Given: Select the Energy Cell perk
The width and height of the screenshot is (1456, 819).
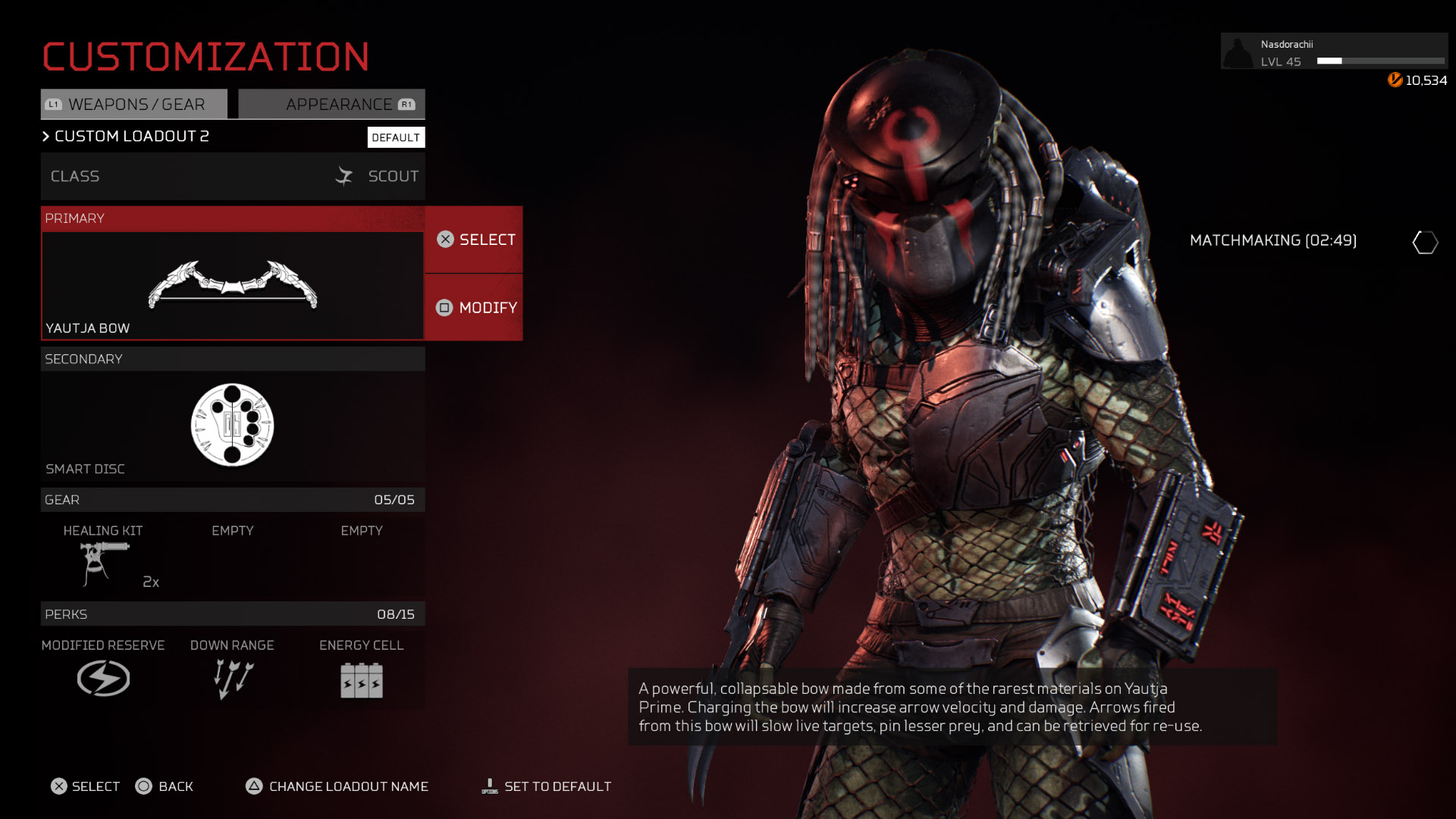Looking at the screenshot, I should pos(361,669).
